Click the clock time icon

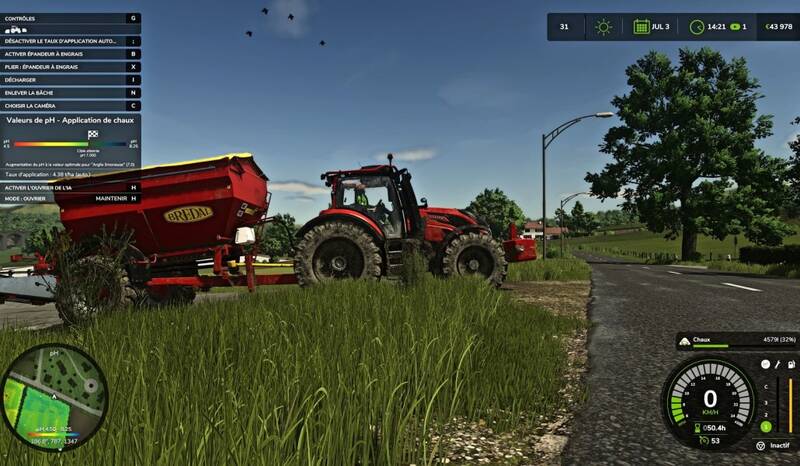coord(697,27)
